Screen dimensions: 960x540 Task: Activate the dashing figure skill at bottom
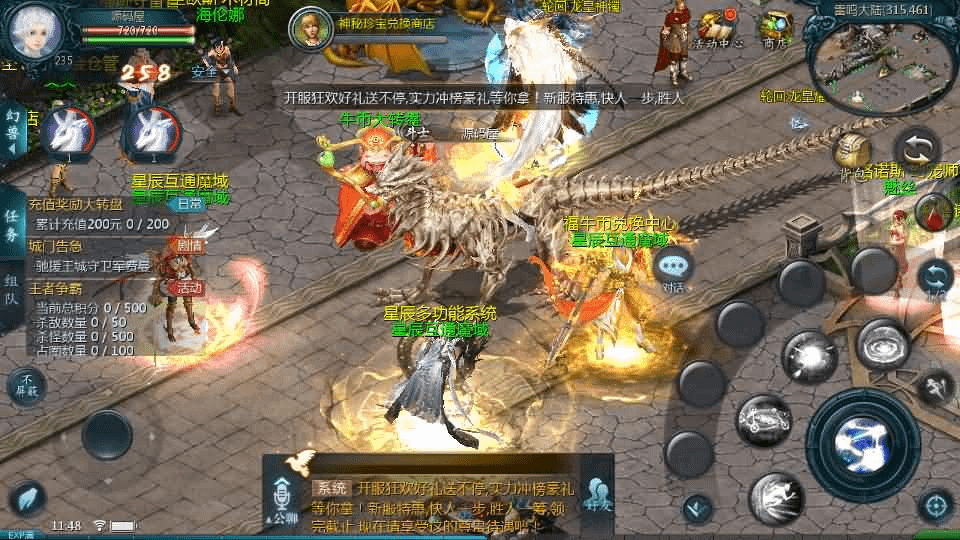[776, 497]
